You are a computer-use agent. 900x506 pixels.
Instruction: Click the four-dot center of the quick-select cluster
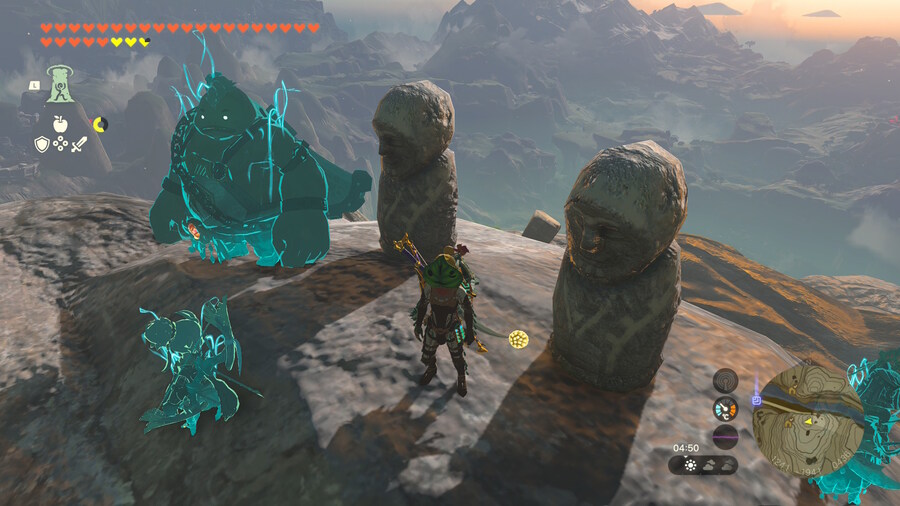60,145
